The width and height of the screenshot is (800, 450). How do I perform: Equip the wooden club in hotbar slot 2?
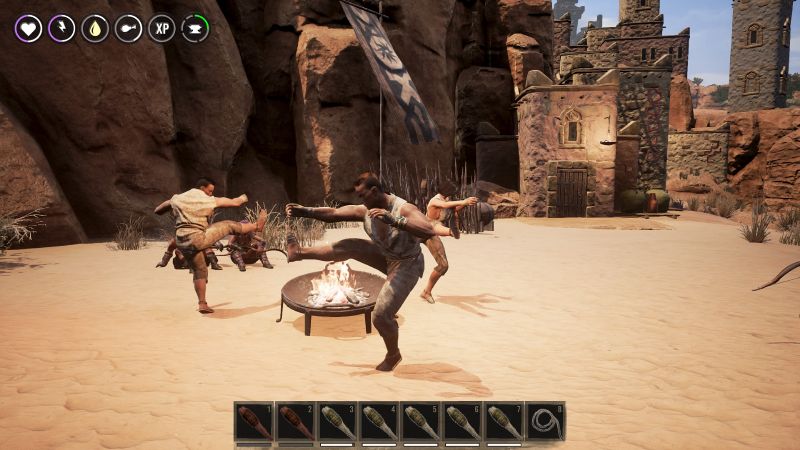click(x=296, y=422)
